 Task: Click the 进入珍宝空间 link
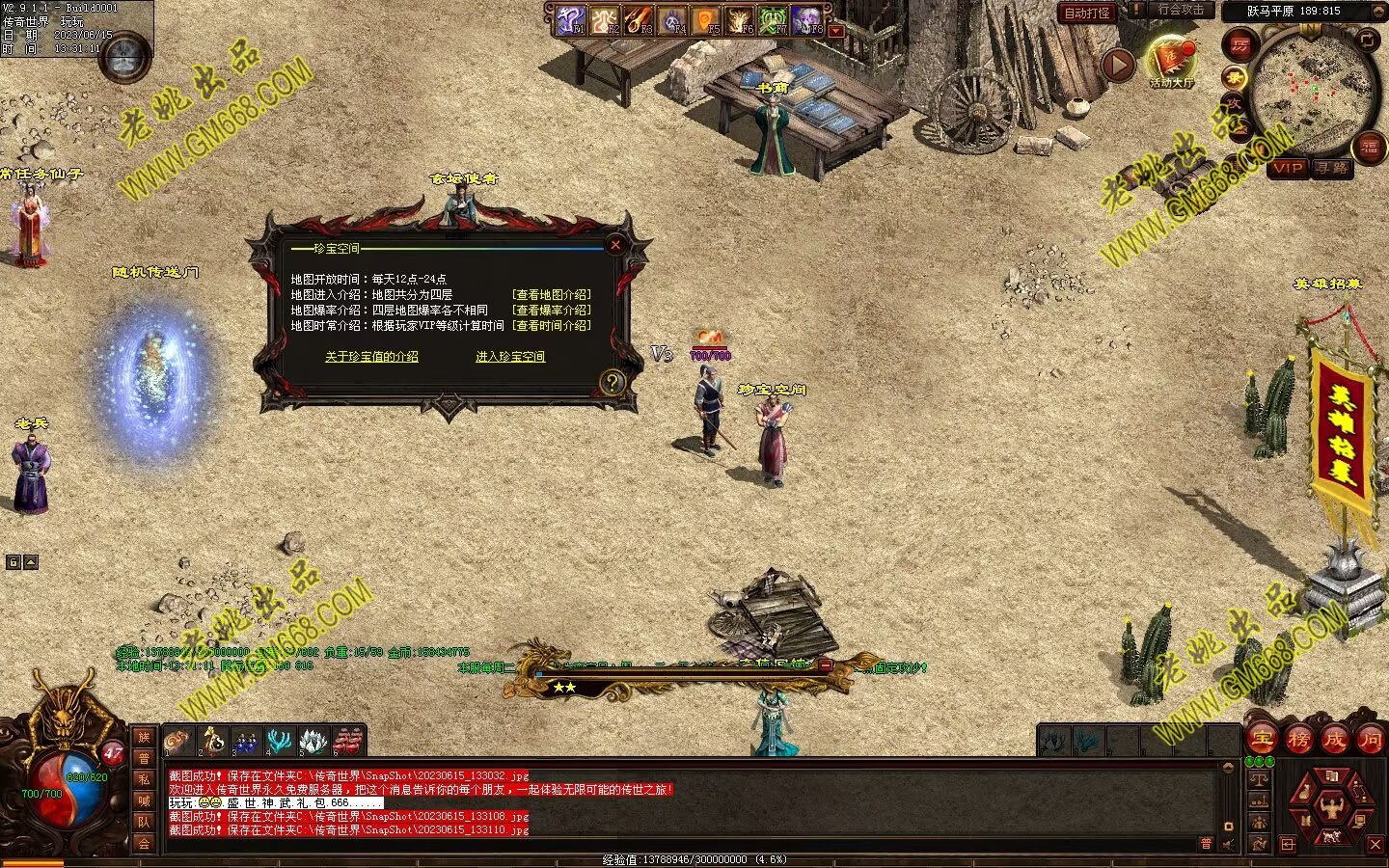point(510,357)
